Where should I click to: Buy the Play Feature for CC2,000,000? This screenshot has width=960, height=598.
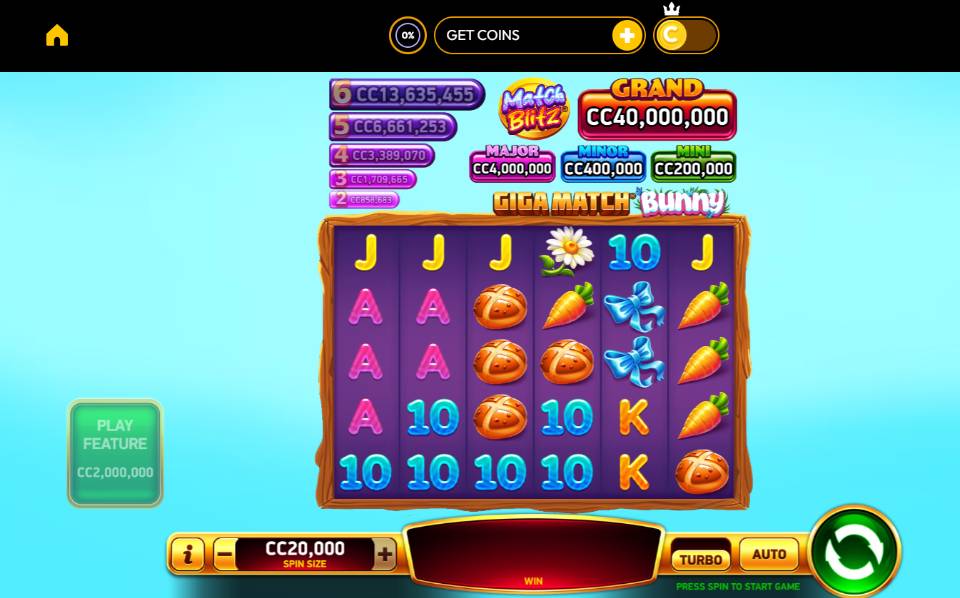point(115,453)
